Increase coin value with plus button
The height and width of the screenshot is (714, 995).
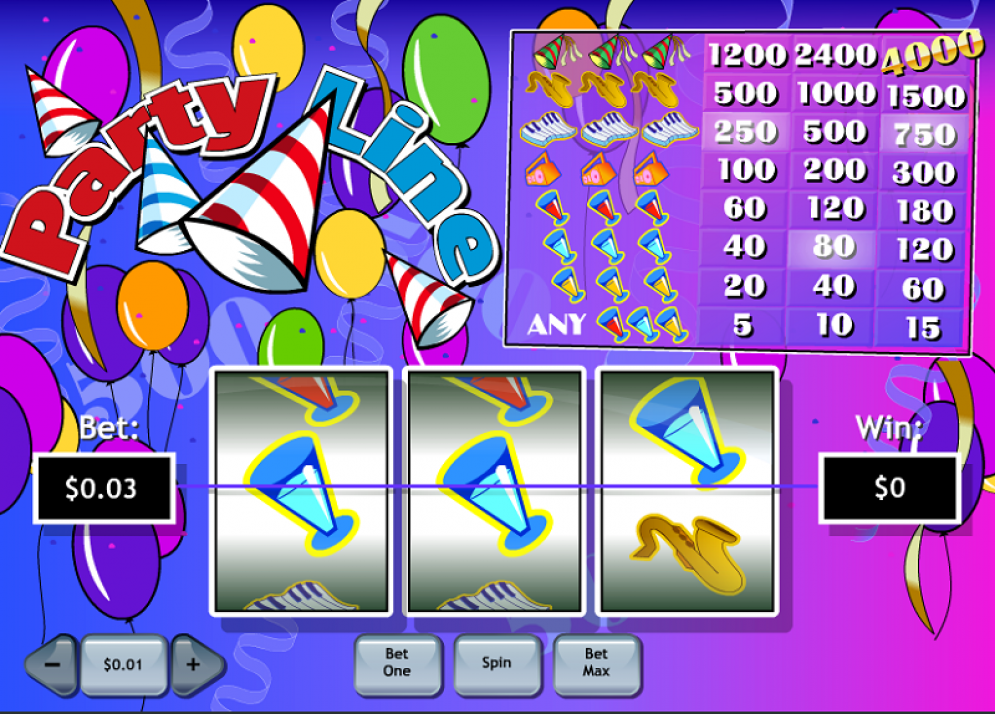tap(194, 664)
